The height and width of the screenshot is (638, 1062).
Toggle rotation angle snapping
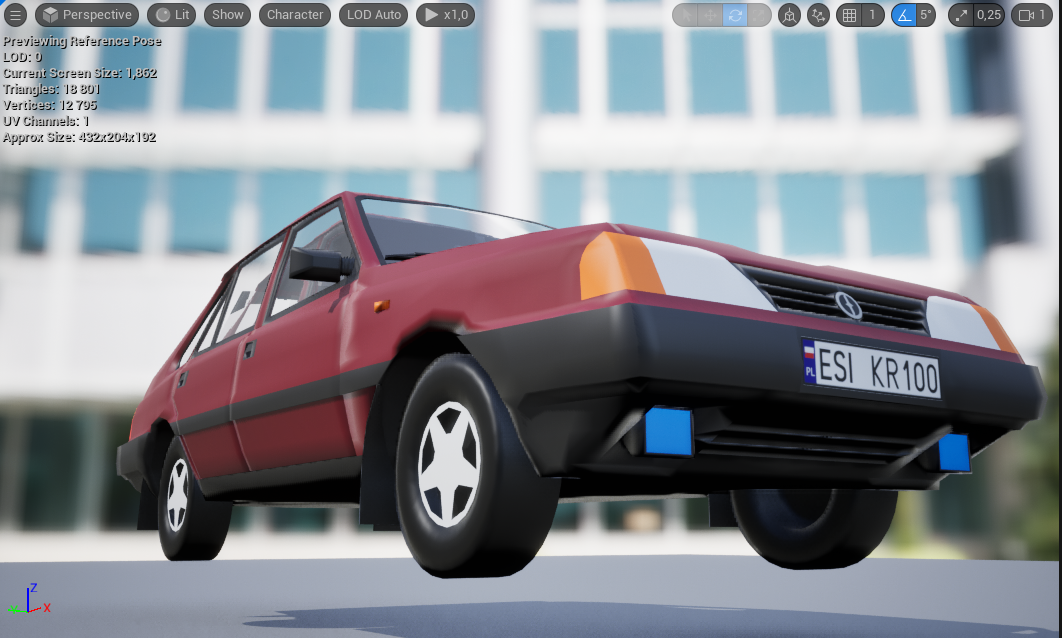(904, 15)
